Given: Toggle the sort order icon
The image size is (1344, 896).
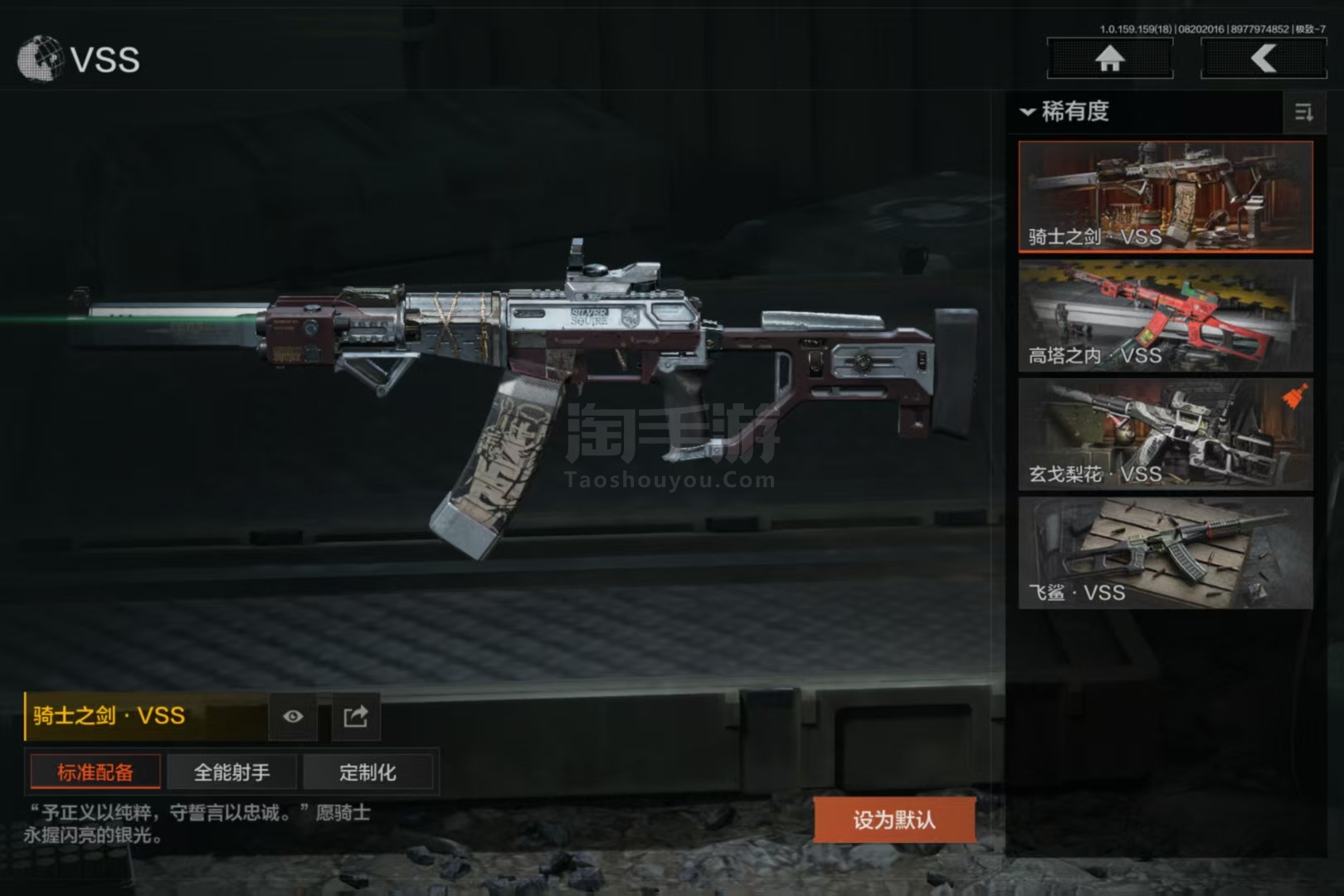Looking at the screenshot, I should coord(1303,112).
